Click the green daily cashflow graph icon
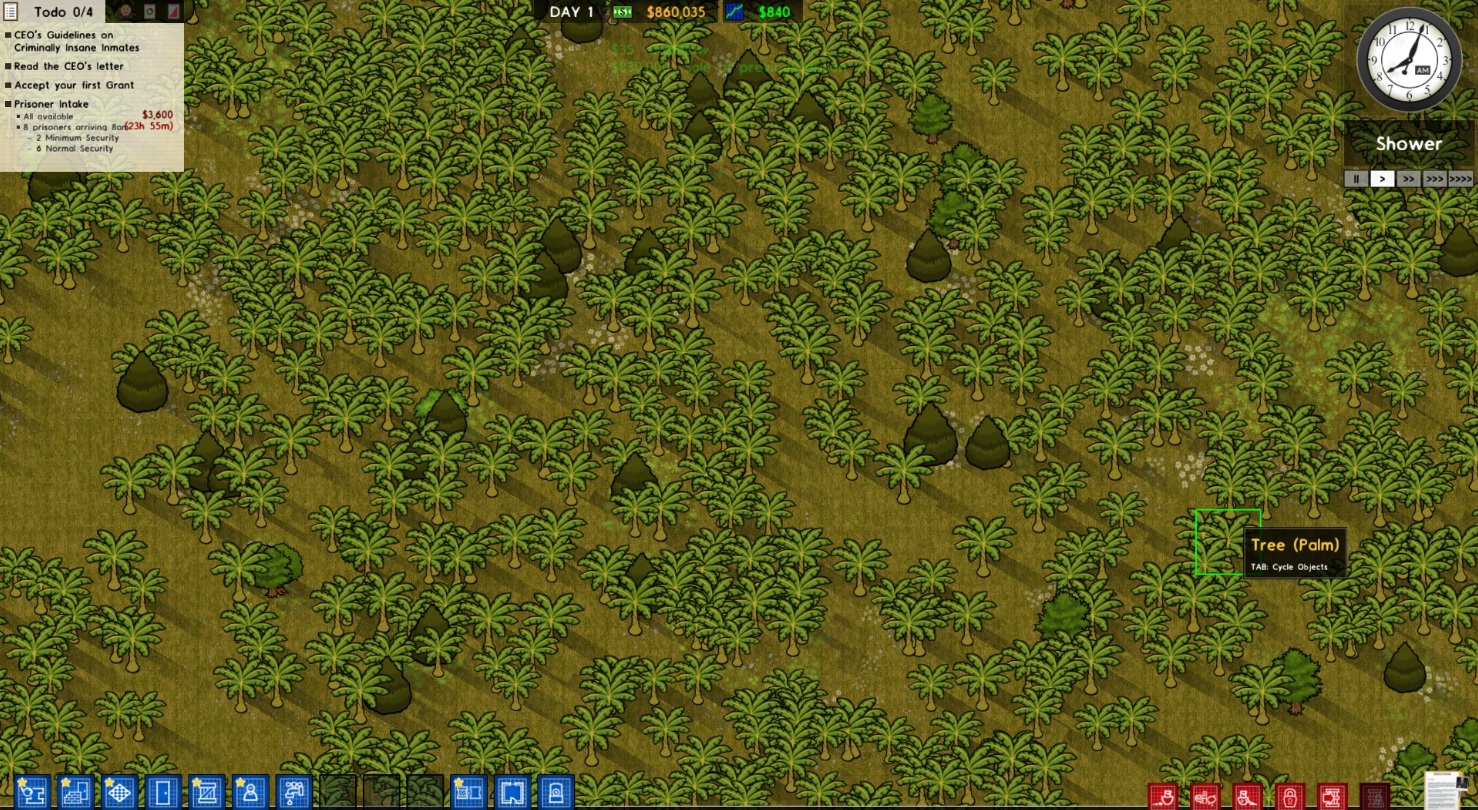 pyautogui.click(x=736, y=12)
